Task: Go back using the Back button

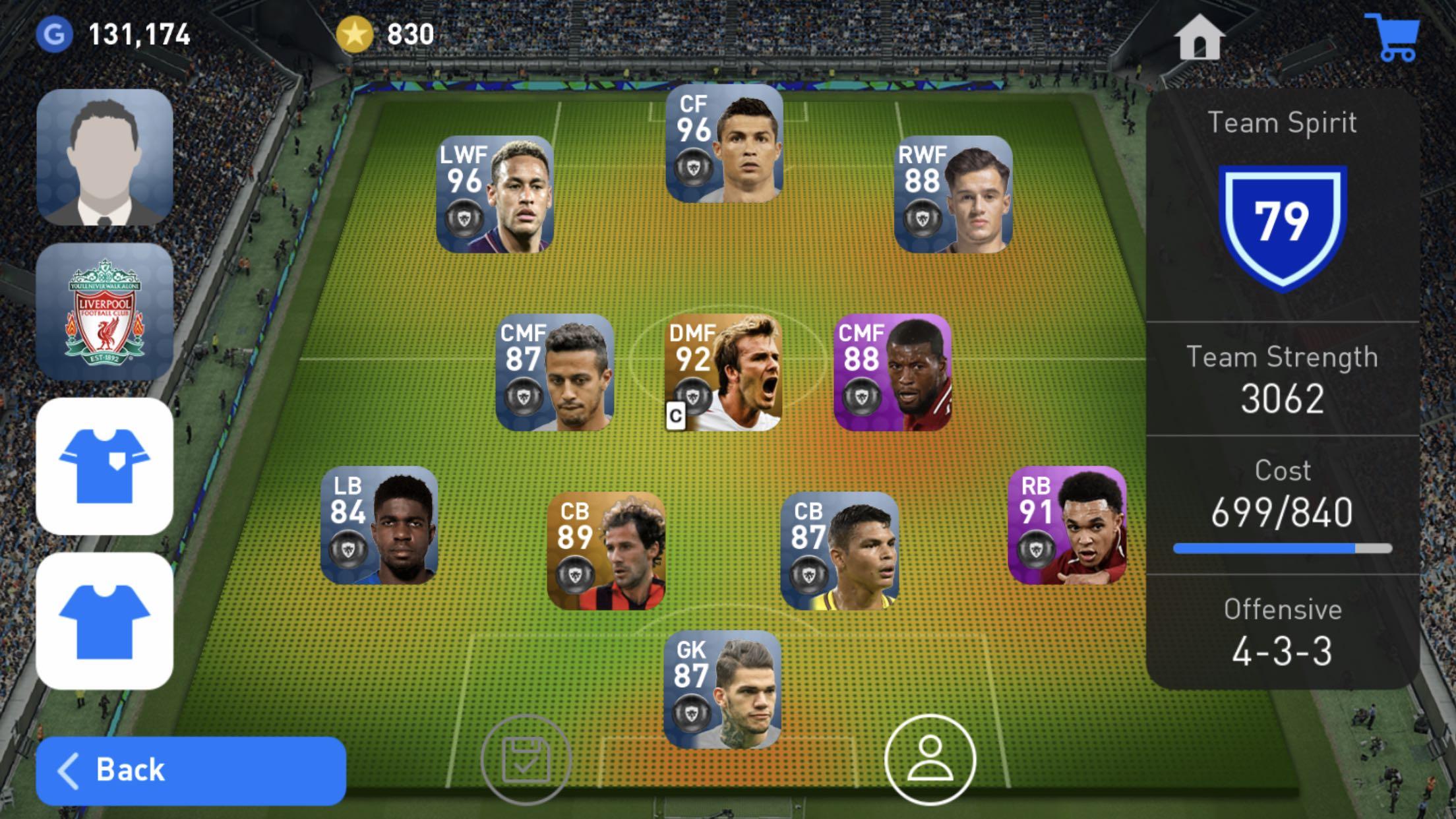Action: (191, 770)
